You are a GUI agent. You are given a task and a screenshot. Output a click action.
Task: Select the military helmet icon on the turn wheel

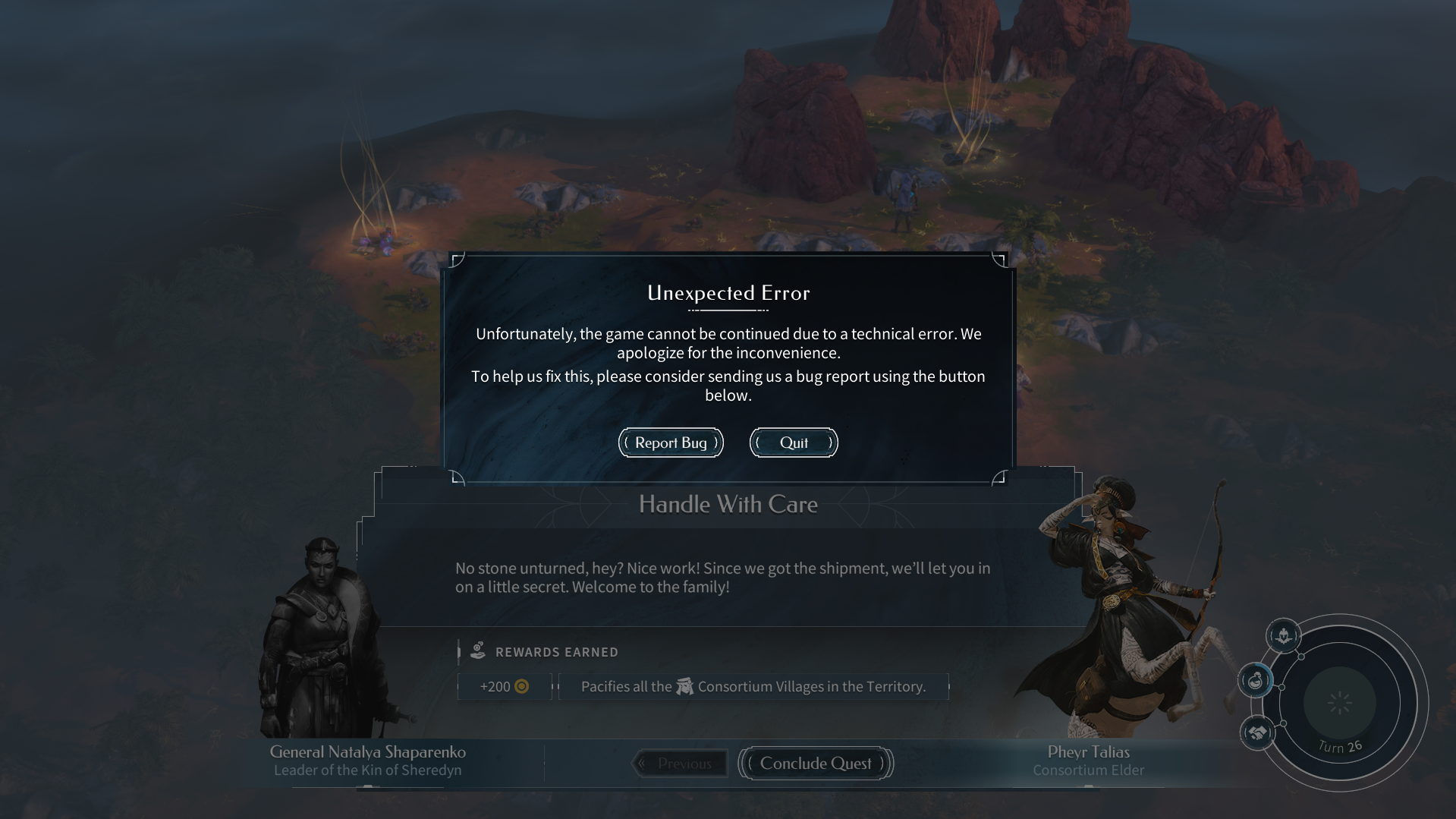pos(1282,637)
